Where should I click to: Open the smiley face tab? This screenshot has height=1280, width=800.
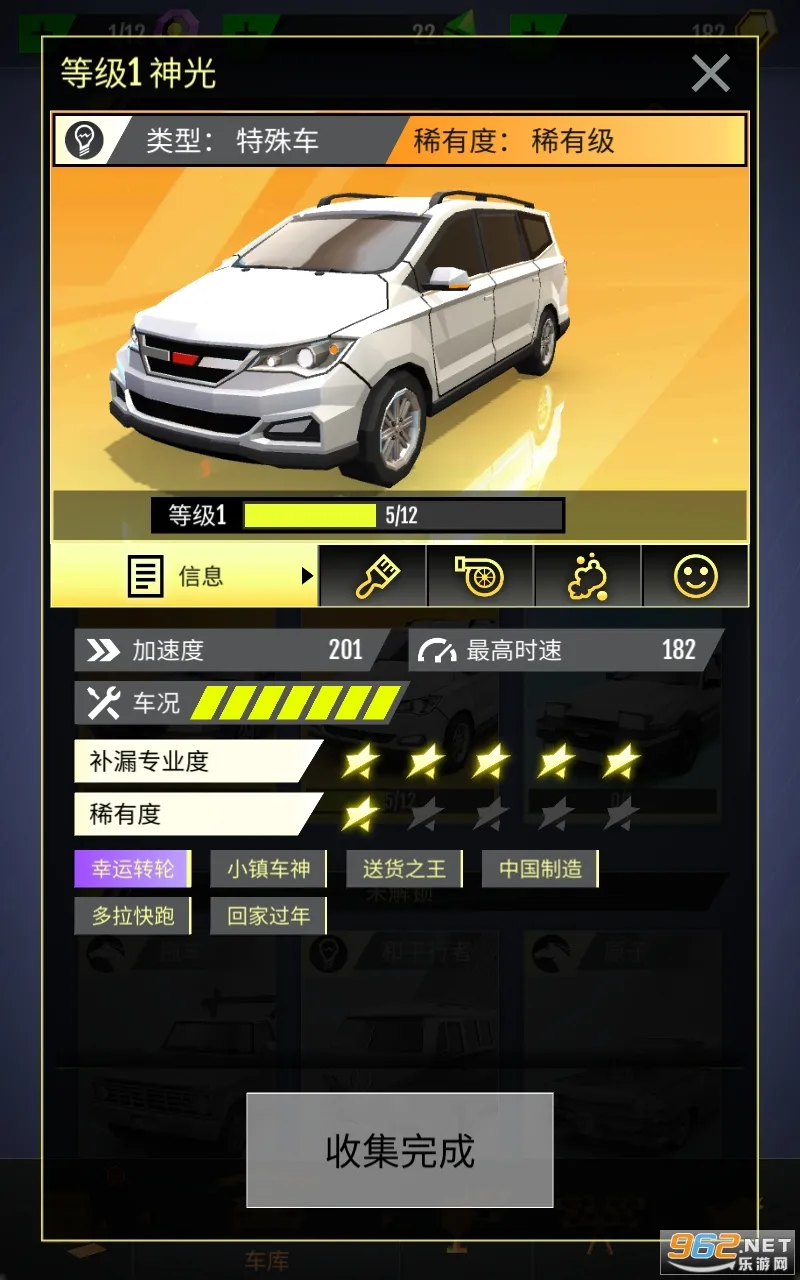pos(695,576)
